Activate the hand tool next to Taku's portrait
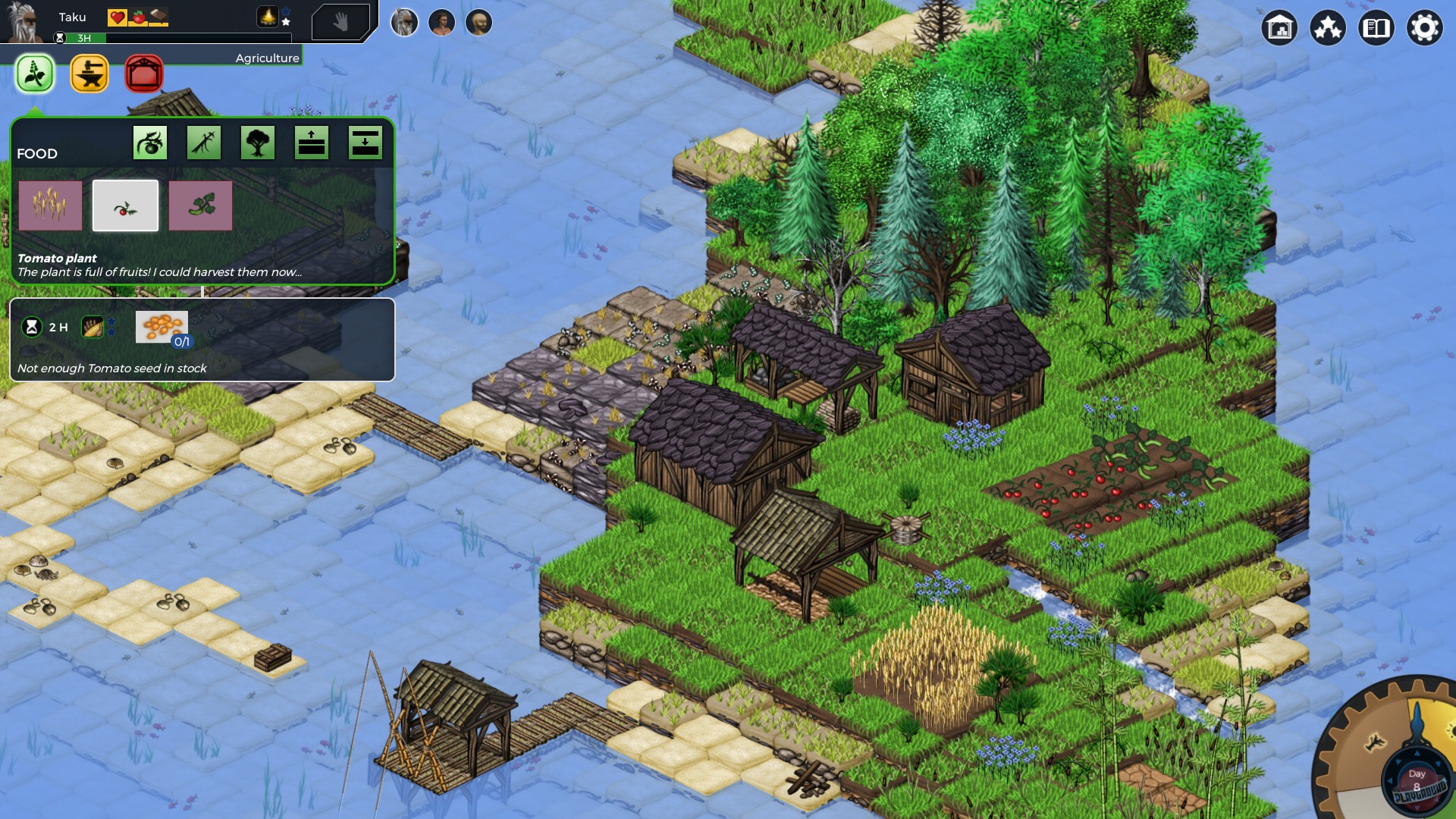This screenshot has height=819, width=1456. 343,22
